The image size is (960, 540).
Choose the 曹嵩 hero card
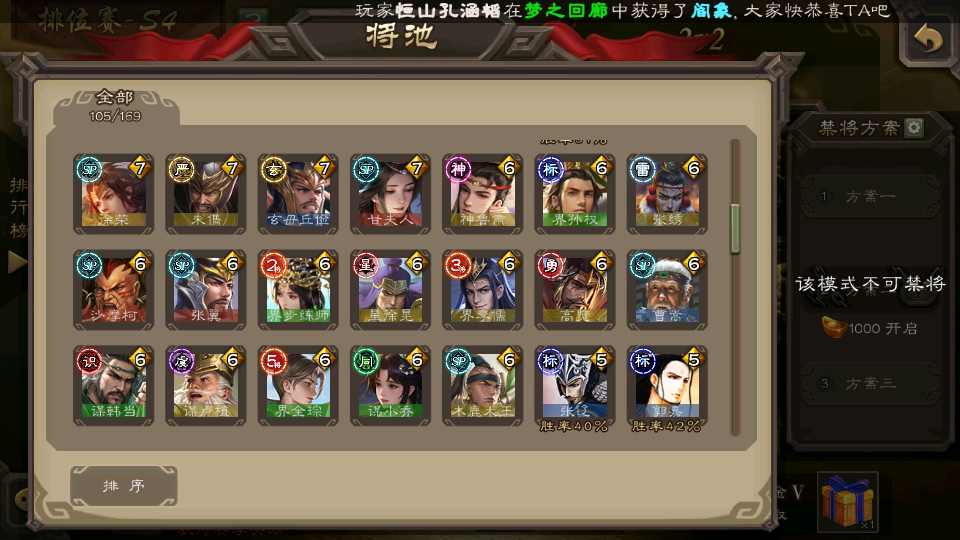[667, 290]
